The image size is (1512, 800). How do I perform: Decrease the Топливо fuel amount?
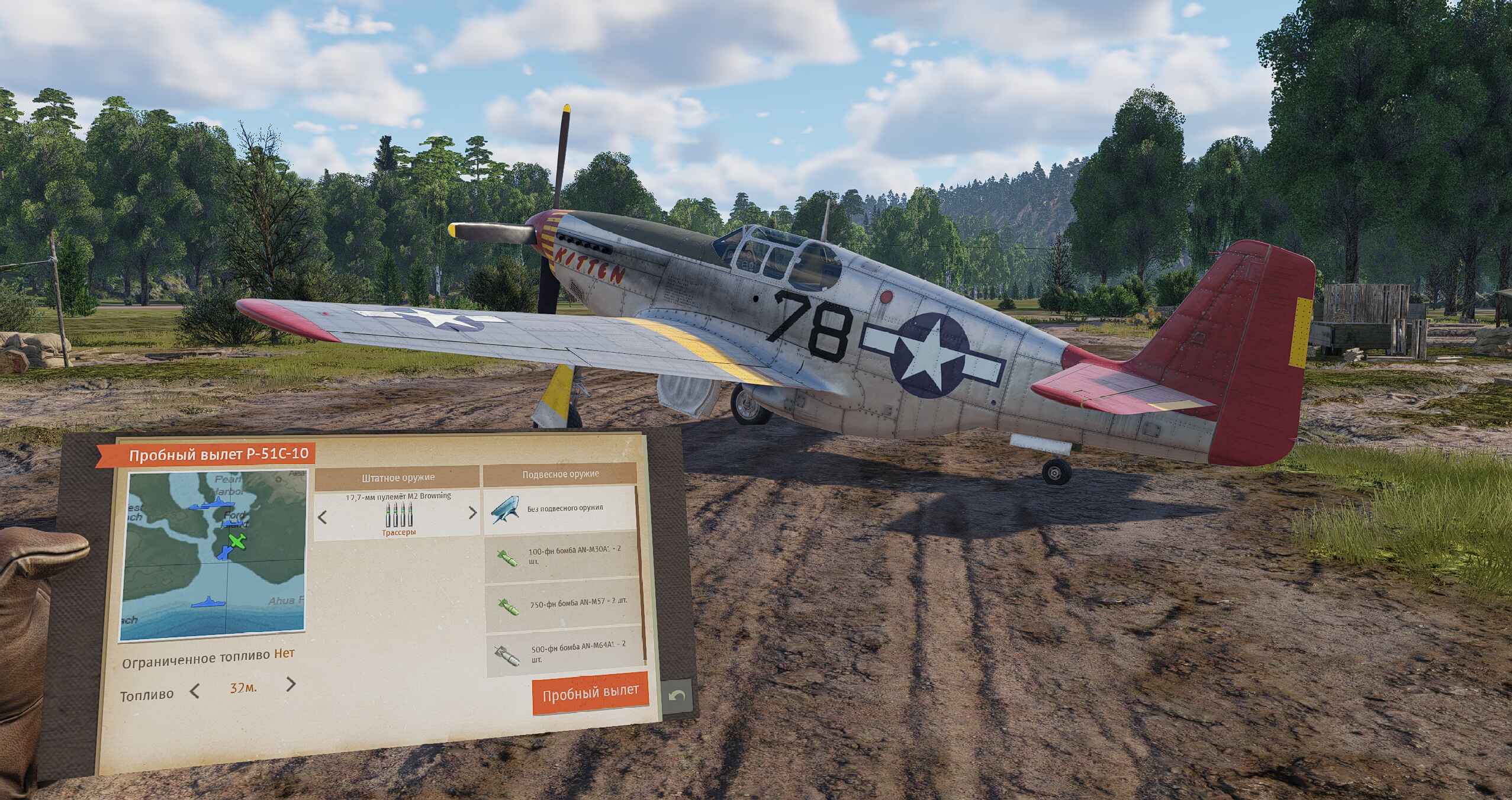tap(195, 691)
